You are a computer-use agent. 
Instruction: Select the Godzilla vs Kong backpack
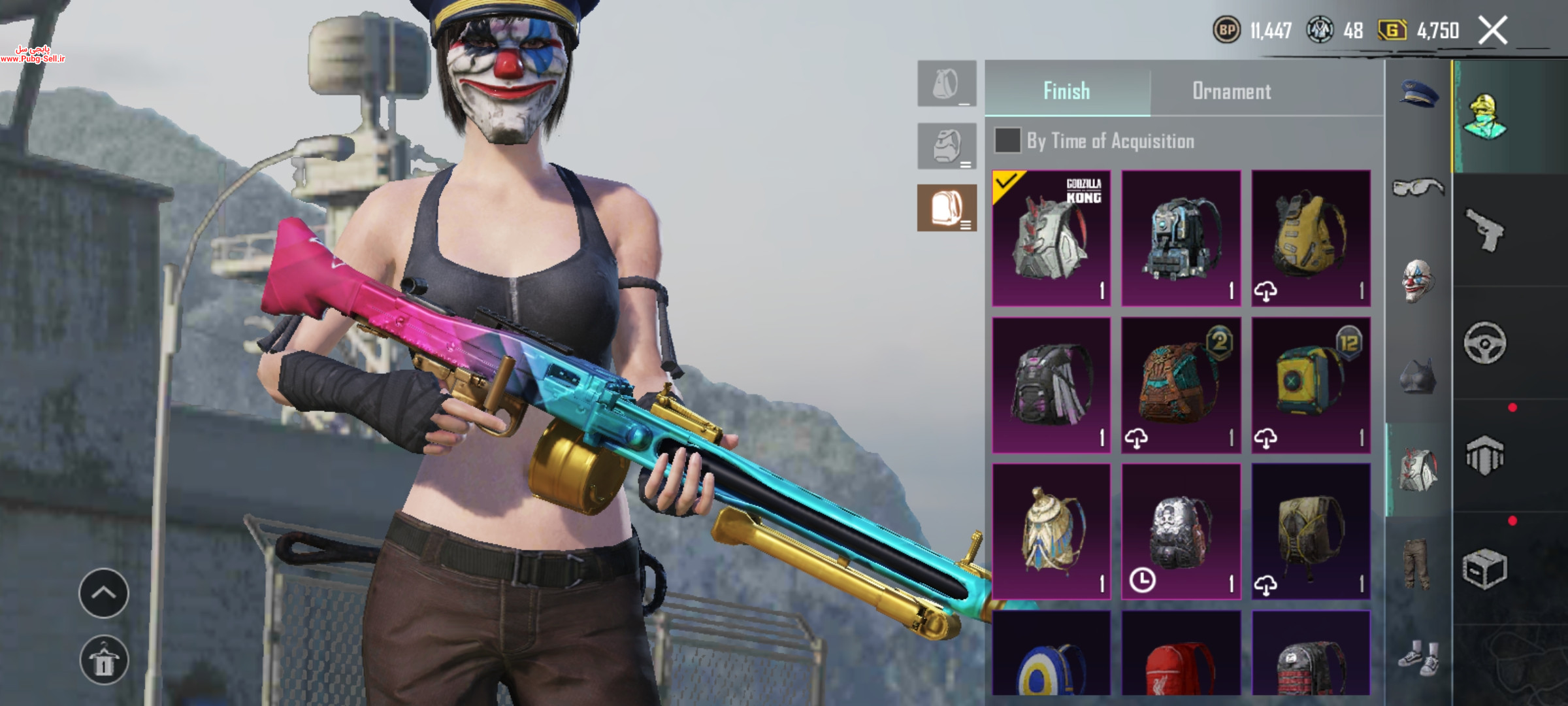[x=1051, y=239]
